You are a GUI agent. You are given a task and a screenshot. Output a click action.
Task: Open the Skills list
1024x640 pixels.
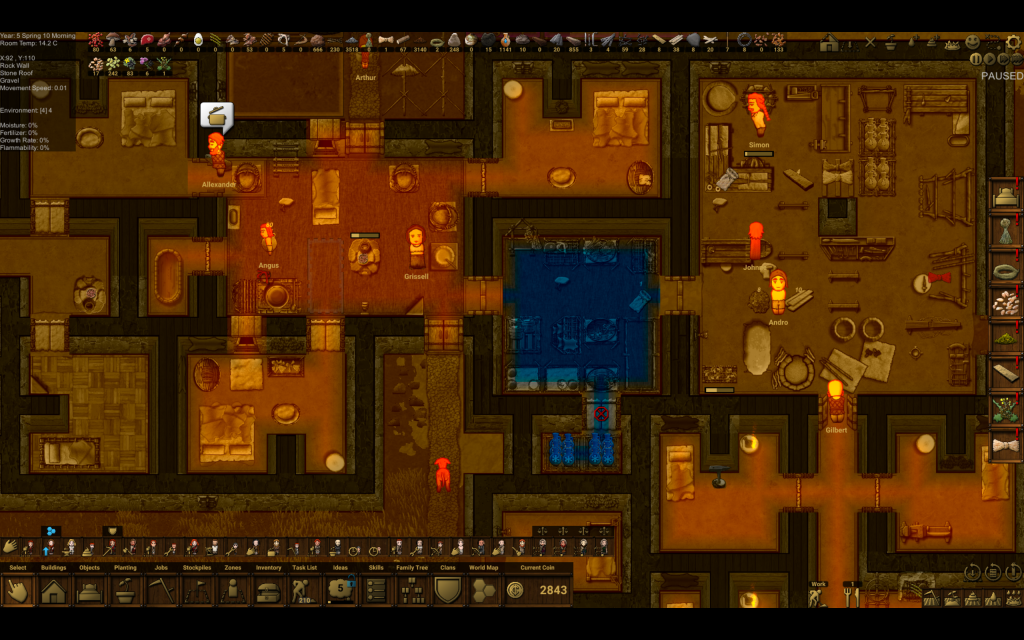tap(376, 590)
